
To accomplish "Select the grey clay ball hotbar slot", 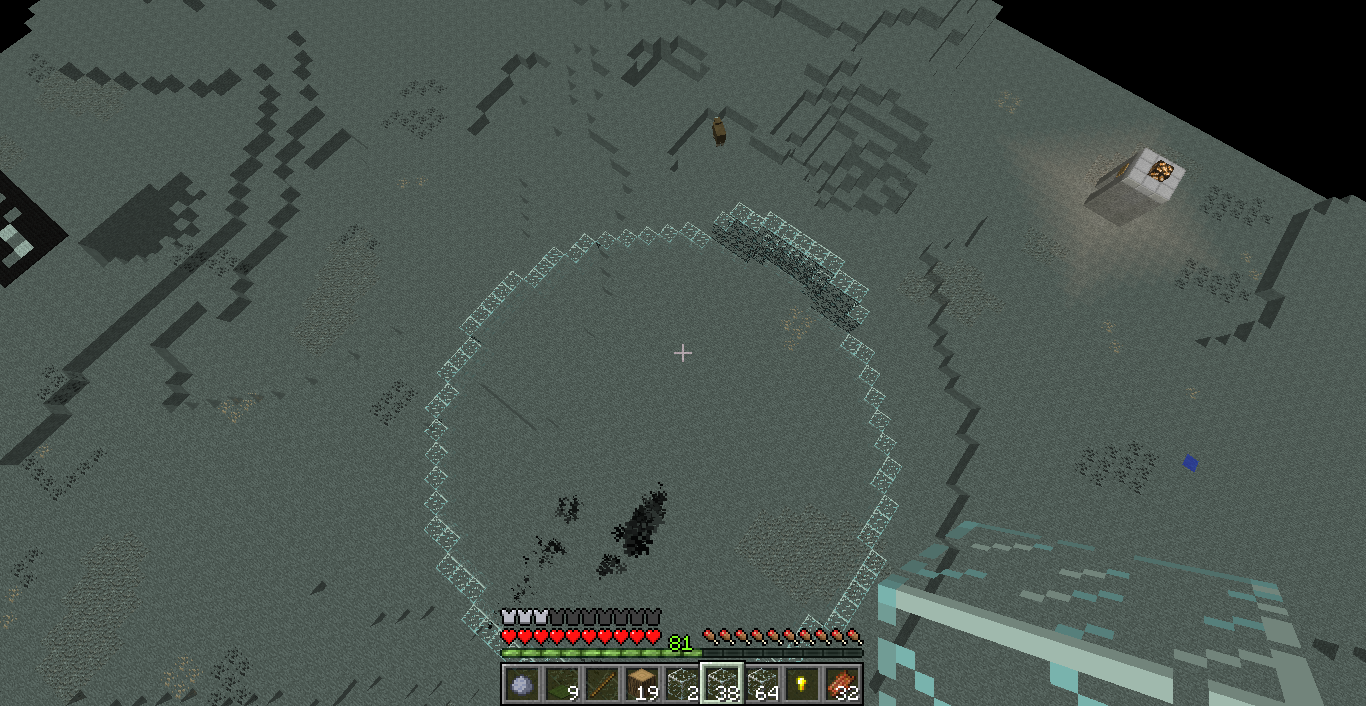I will tap(521, 685).
